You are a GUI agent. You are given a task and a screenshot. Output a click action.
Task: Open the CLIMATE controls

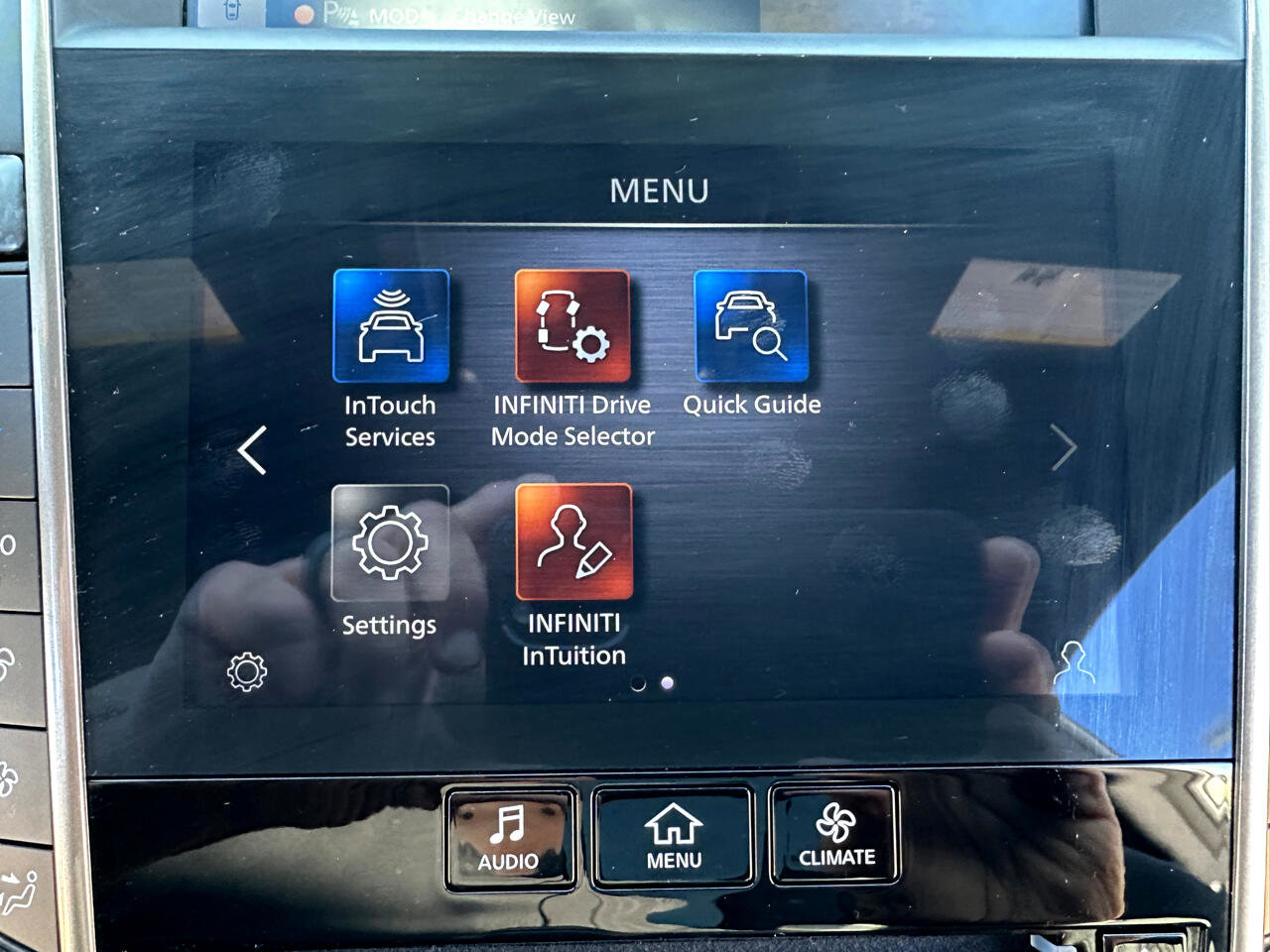click(x=836, y=835)
